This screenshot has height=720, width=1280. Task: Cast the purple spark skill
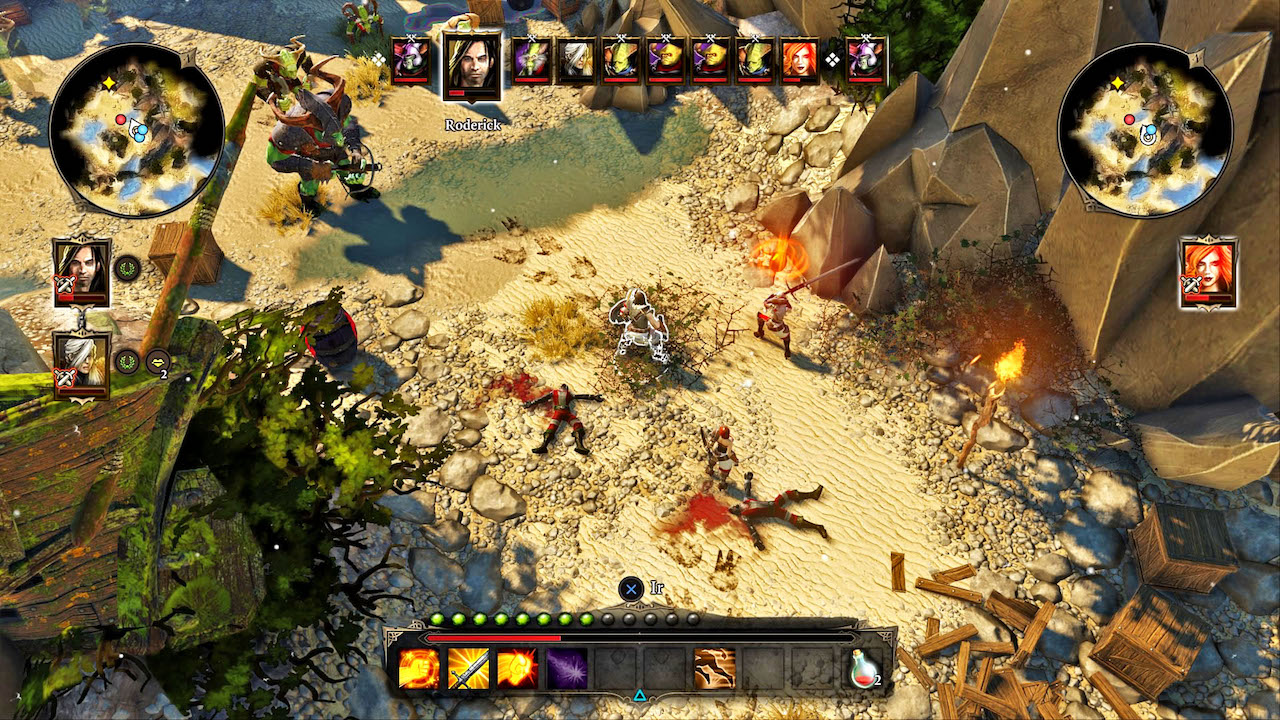point(566,668)
